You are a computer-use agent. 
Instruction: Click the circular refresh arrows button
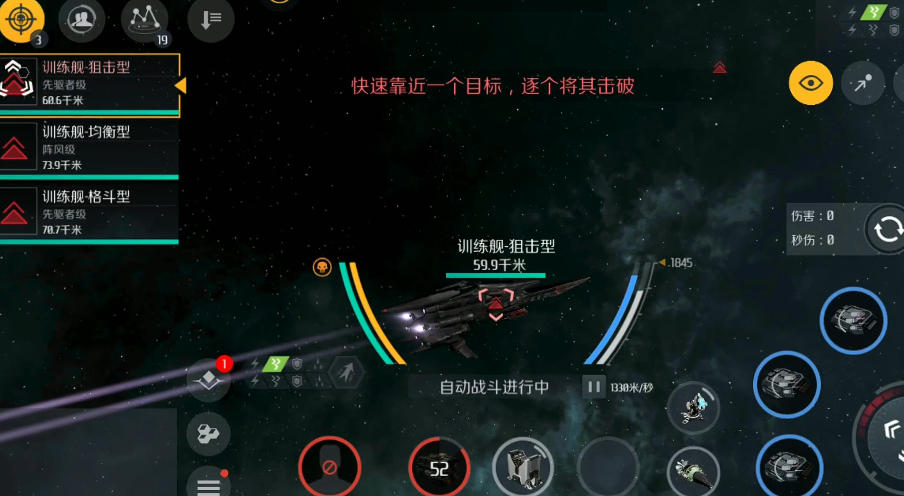(x=887, y=230)
